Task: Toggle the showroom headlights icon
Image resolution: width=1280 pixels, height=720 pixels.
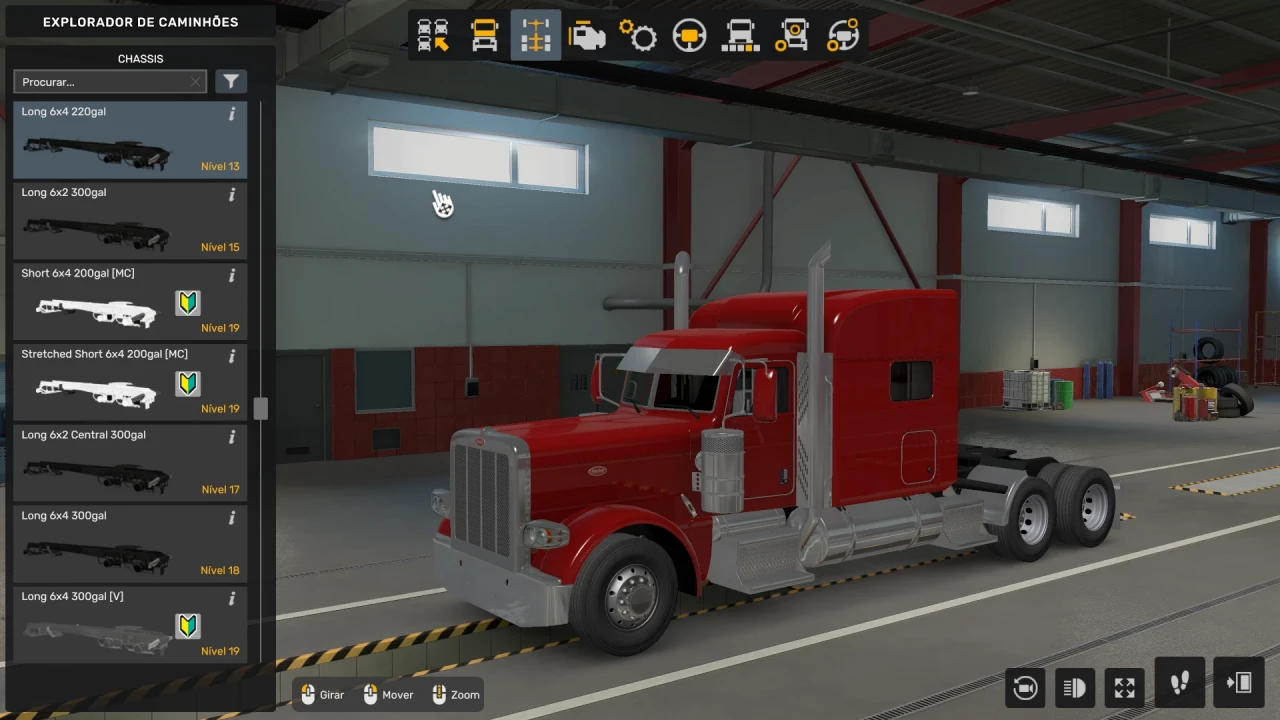Action: tap(1075, 687)
